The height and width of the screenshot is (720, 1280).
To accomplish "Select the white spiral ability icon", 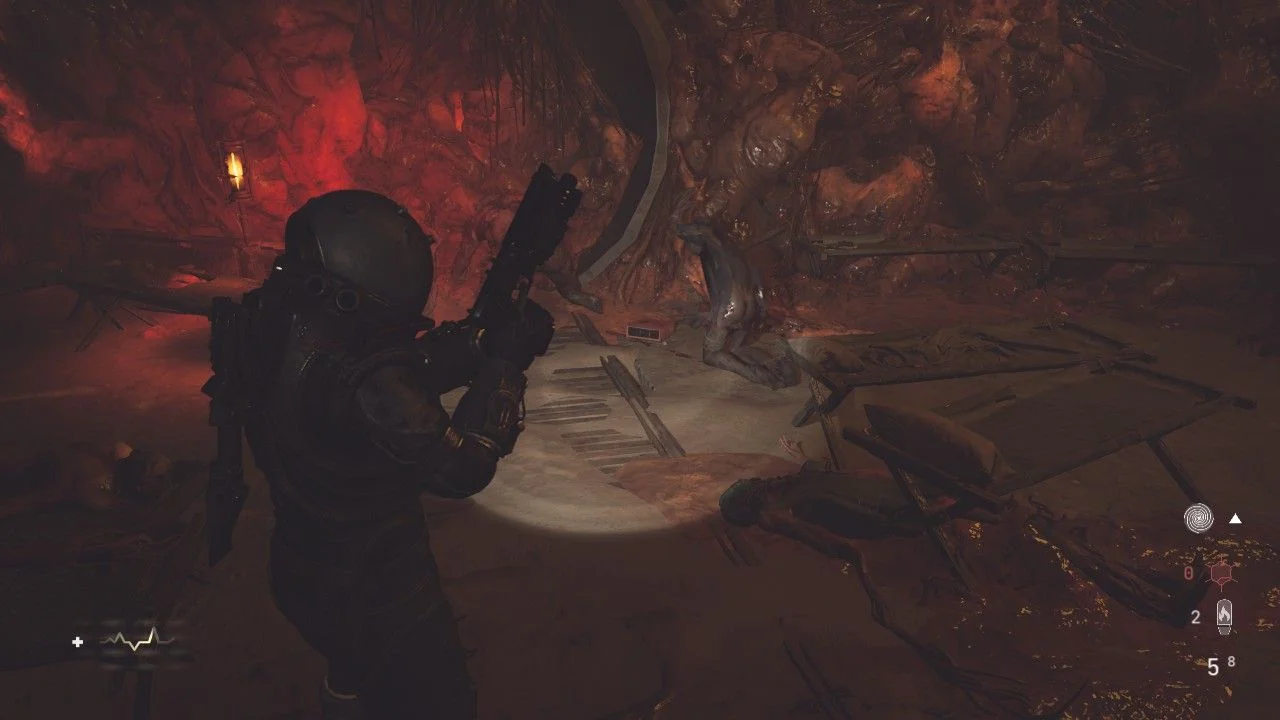I will pyautogui.click(x=1198, y=518).
